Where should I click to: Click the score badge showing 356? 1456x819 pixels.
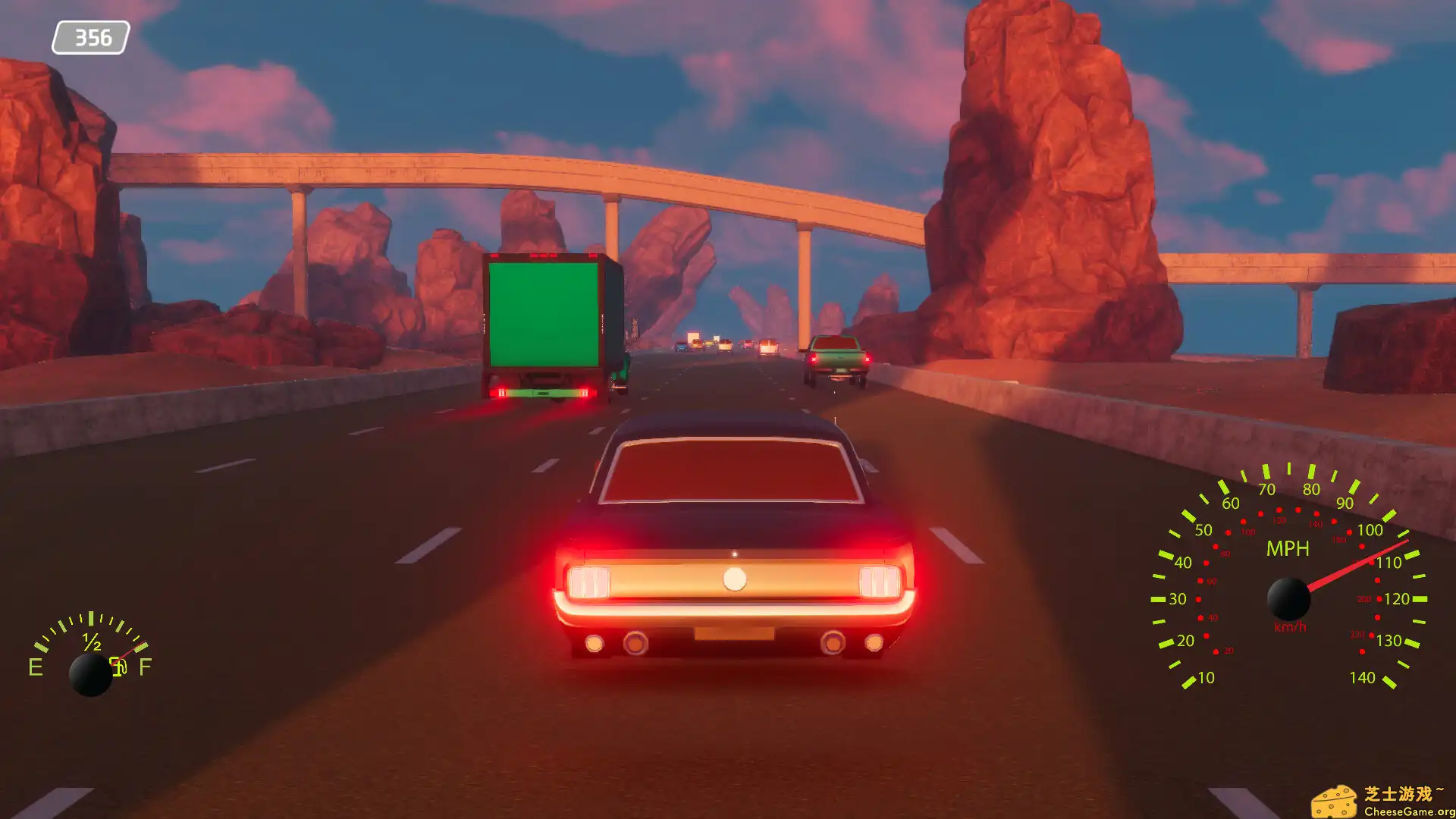(91, 36)
